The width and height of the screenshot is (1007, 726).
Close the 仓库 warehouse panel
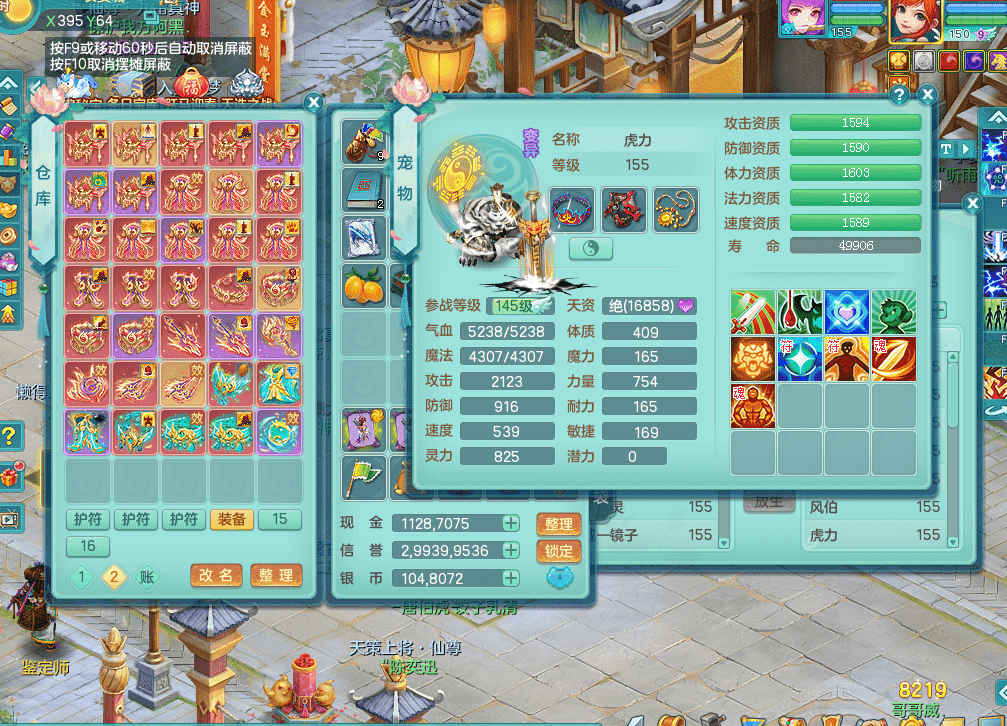point(313,102)
